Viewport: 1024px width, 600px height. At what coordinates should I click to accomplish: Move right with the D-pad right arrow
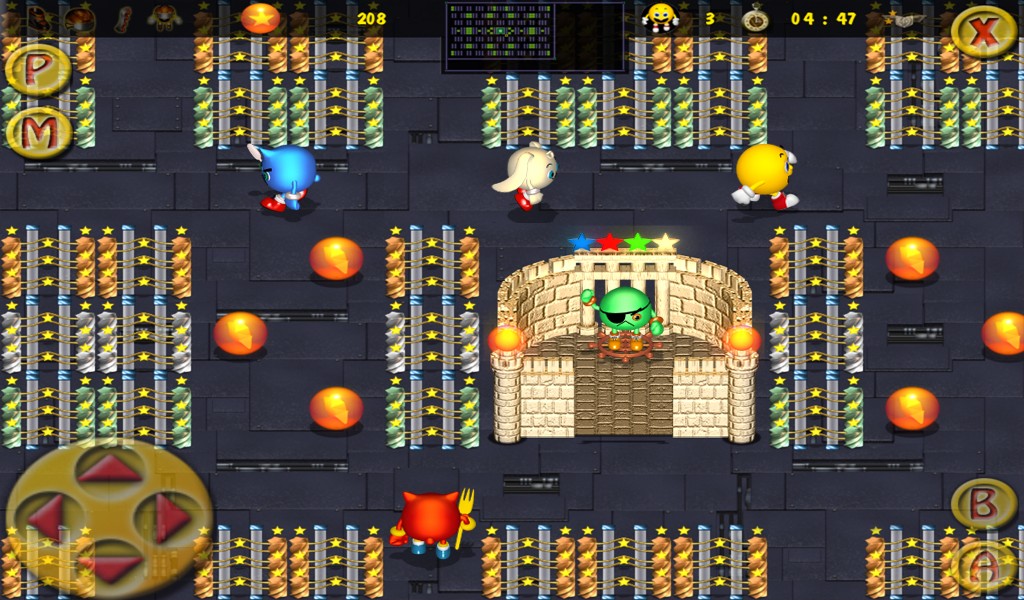(x=171, y=518)
